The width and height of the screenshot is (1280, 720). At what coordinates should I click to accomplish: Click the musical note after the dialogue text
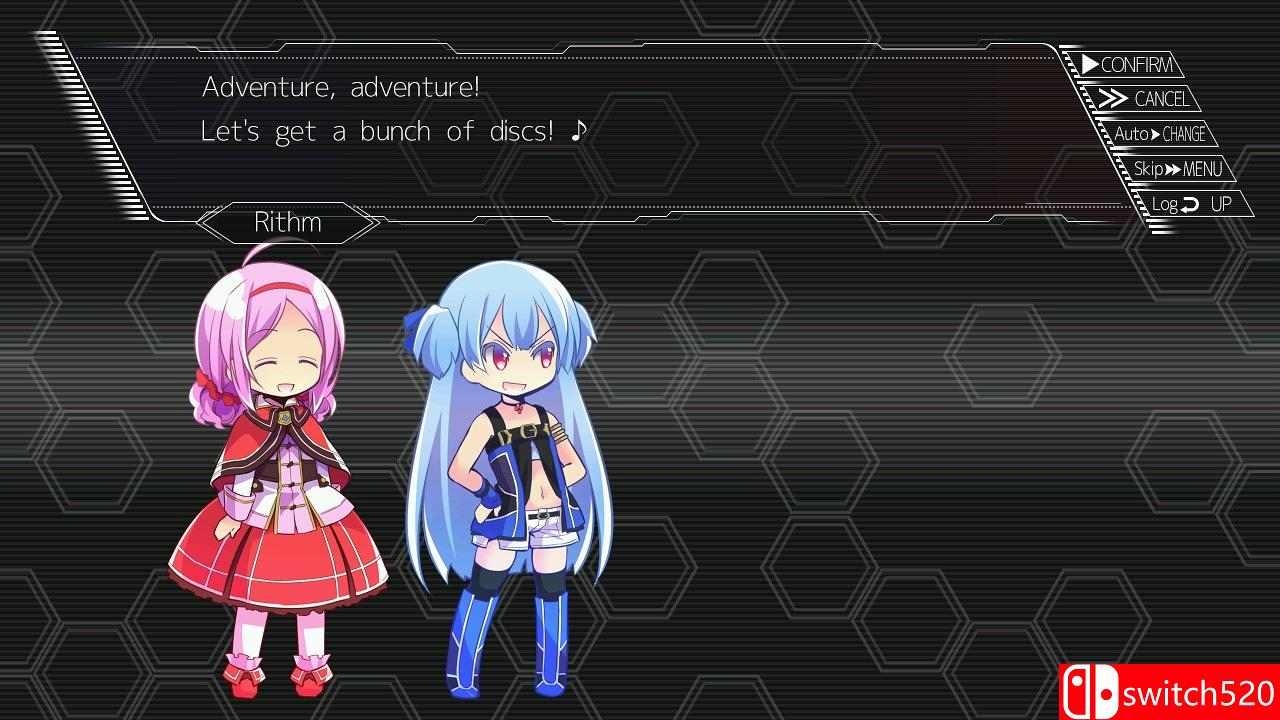(x=580, y=130)
